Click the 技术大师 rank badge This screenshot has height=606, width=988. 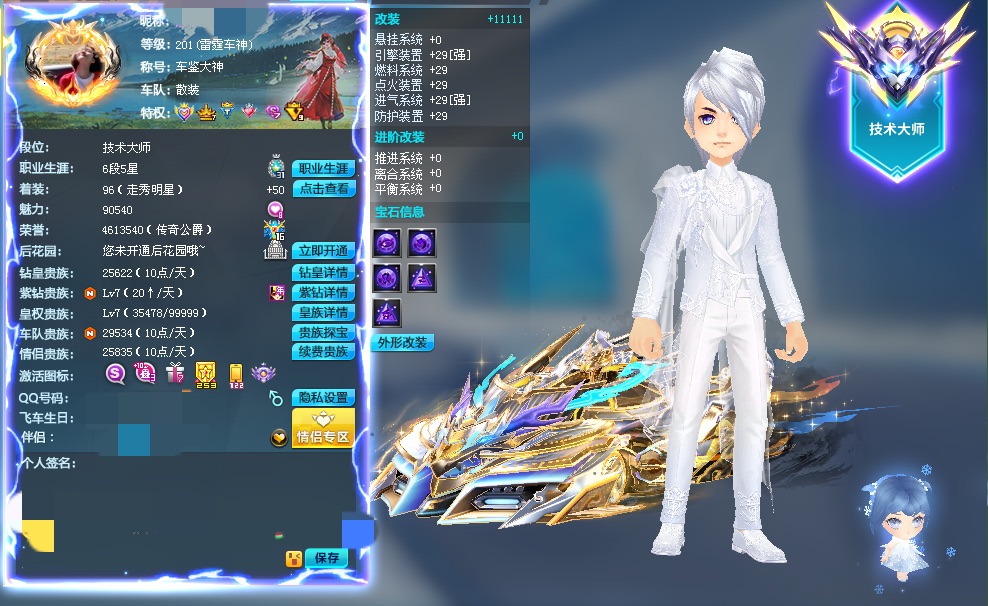coord(896,92)
